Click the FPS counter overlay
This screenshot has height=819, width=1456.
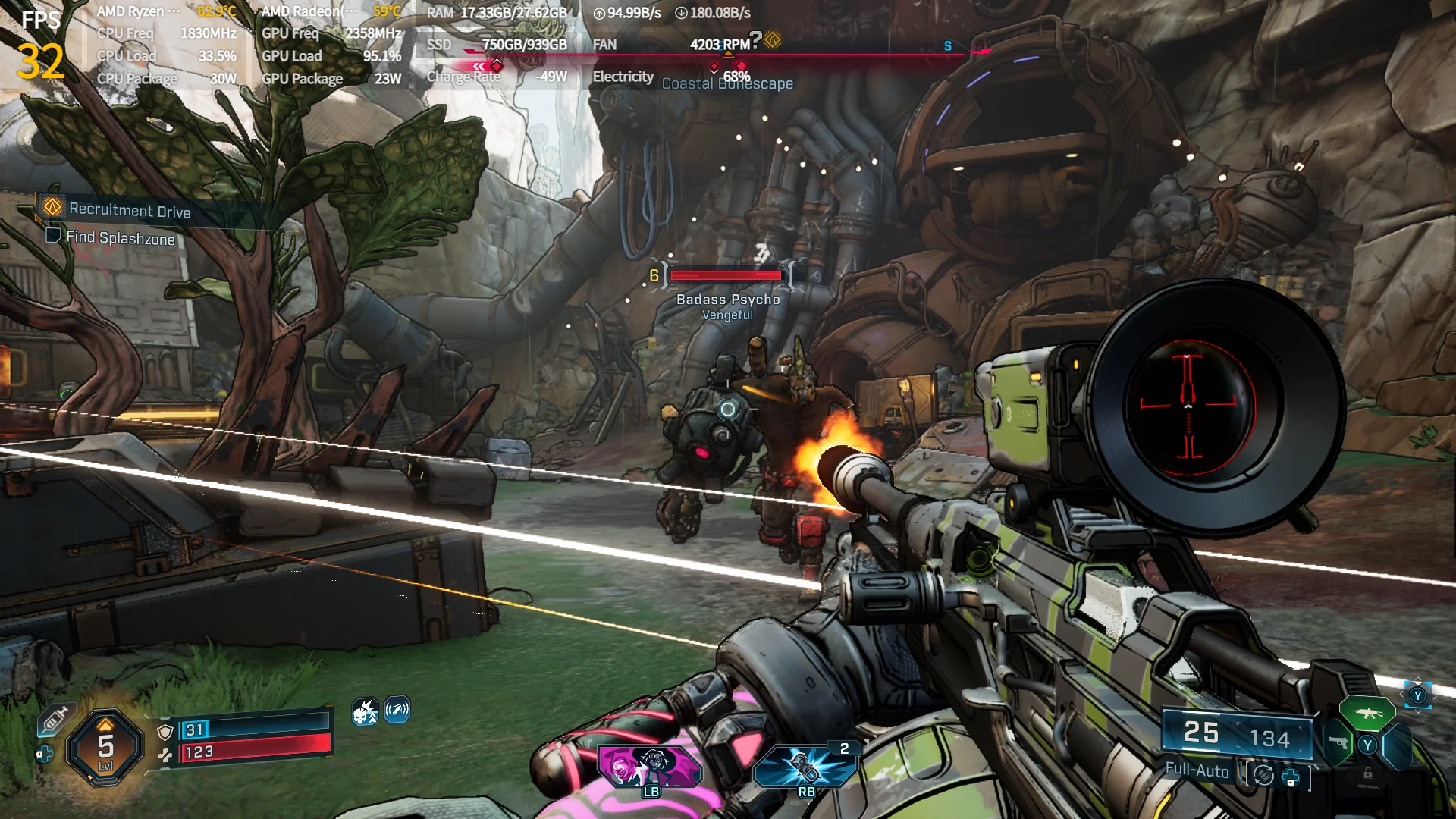click(40, 47)
